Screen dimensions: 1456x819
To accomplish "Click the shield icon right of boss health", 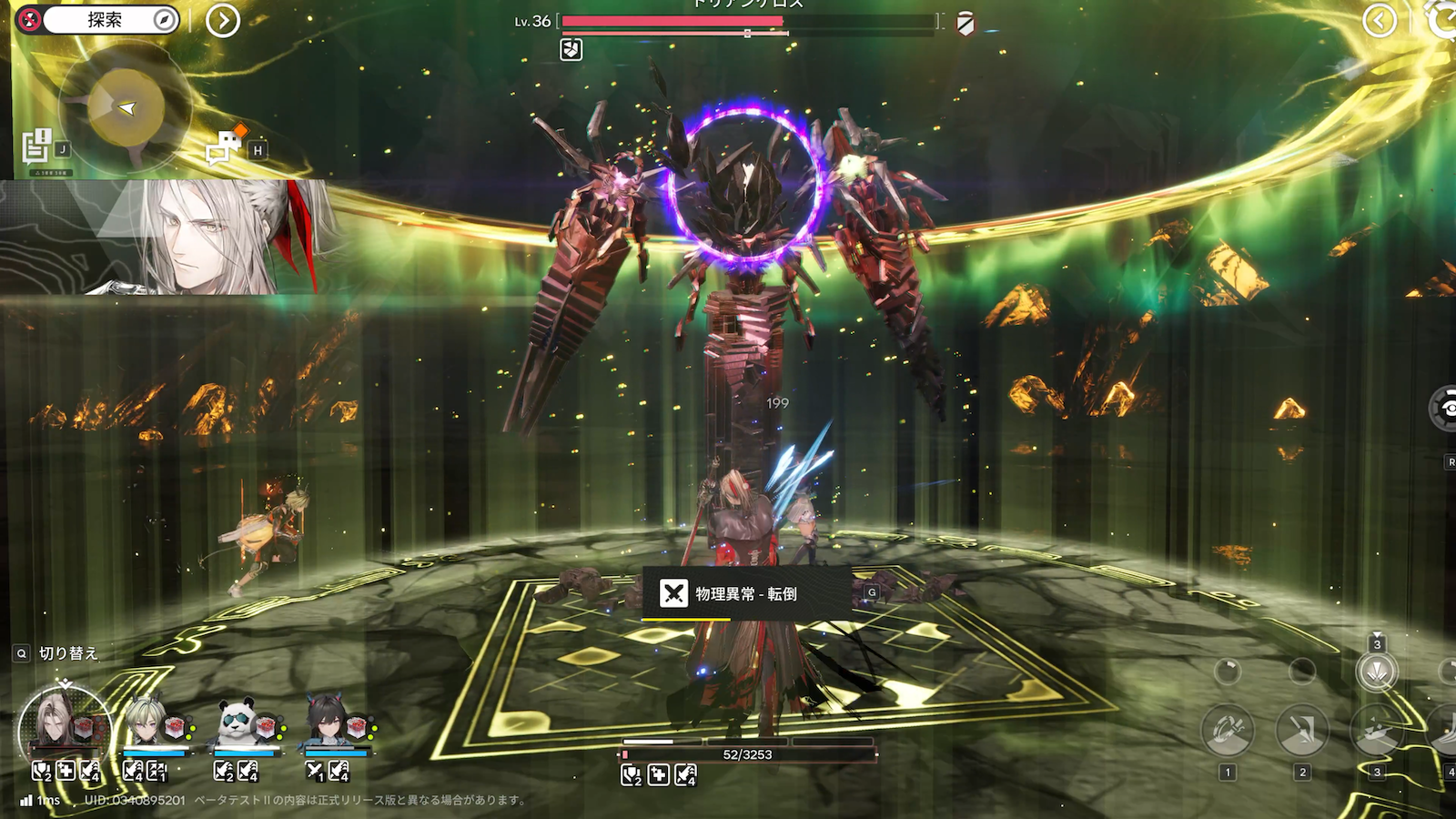I will click(x=966, y=25).
